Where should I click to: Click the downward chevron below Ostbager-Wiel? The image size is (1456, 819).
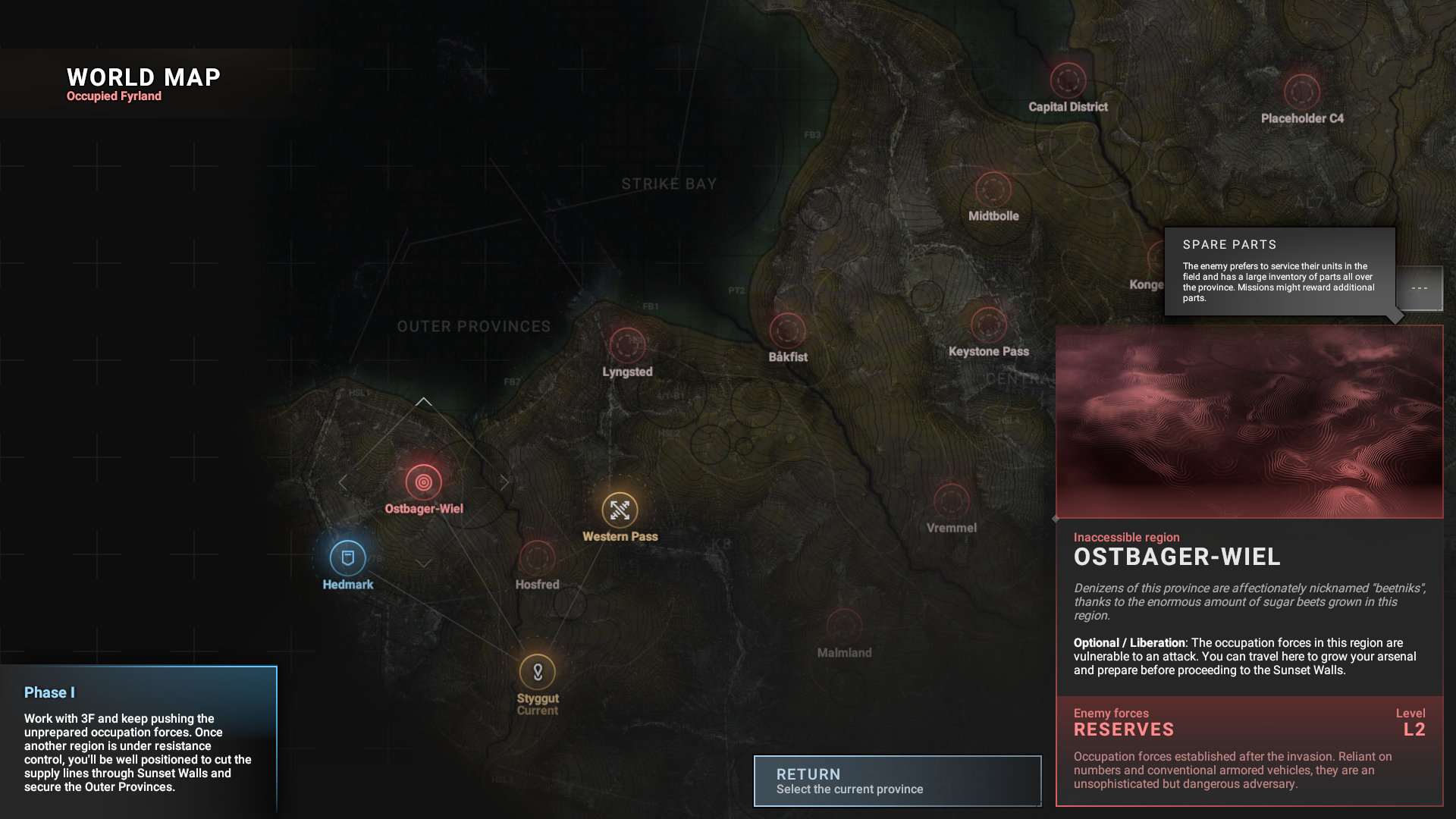(x=424, y=563)
